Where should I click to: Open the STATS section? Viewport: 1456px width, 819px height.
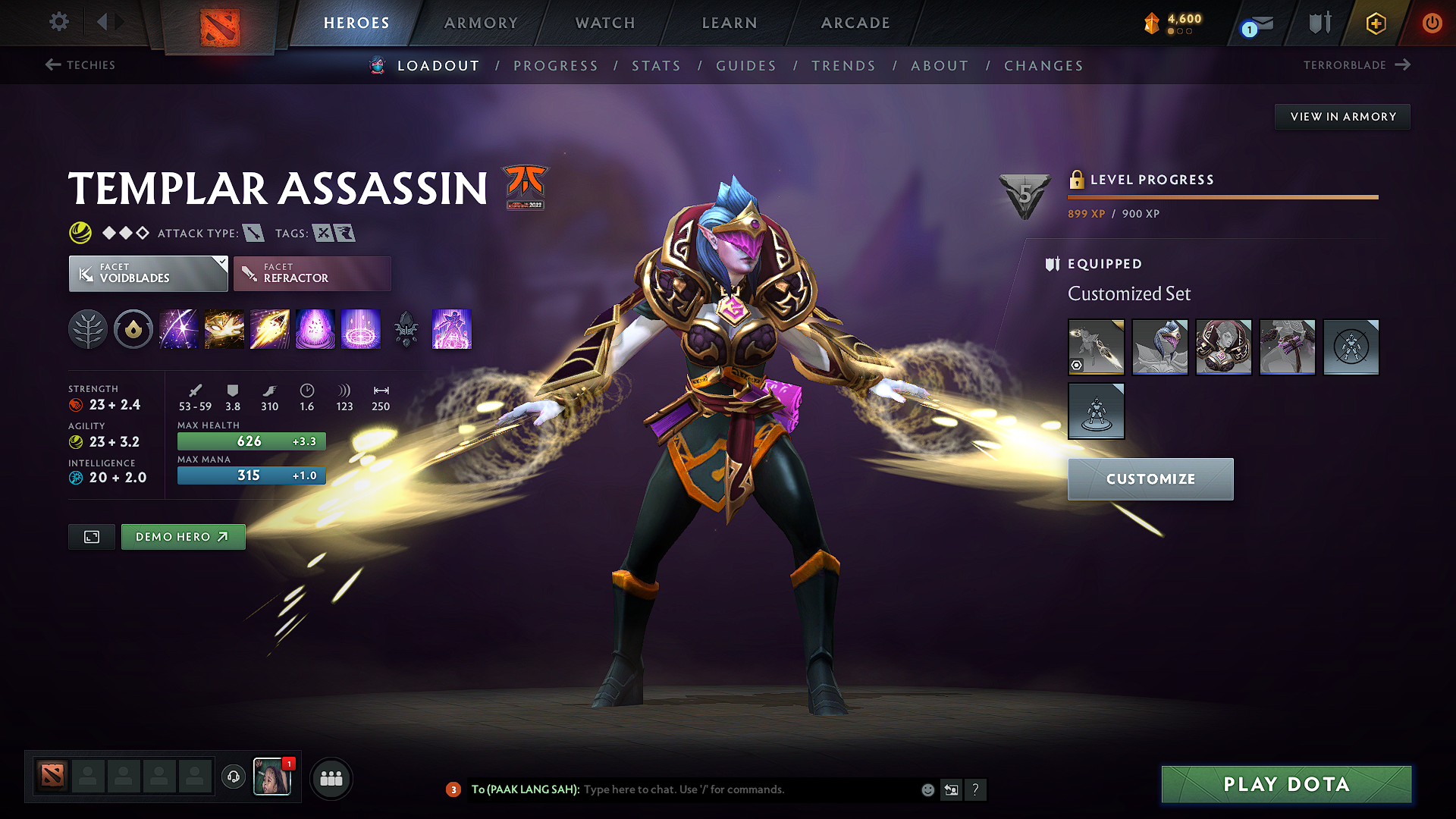[x=657, y=65]
